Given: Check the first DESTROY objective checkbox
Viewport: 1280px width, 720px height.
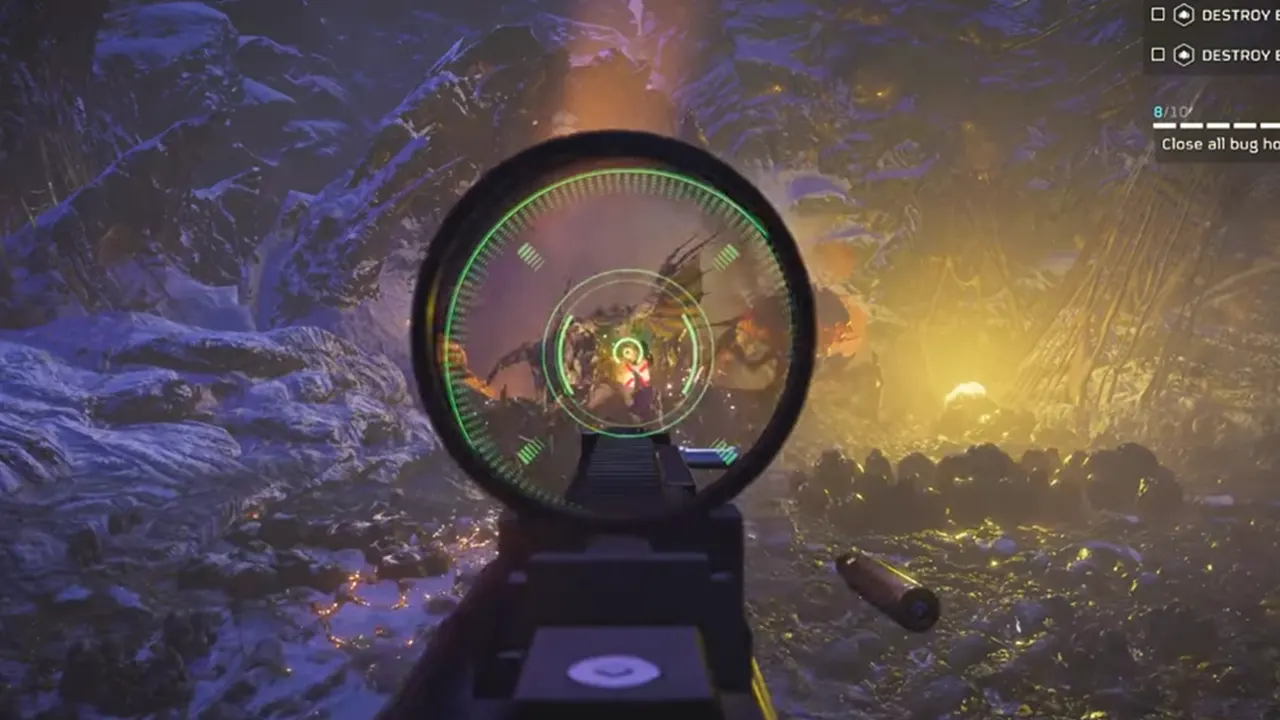Looking at the screenshot, I should coord(1157,15).
